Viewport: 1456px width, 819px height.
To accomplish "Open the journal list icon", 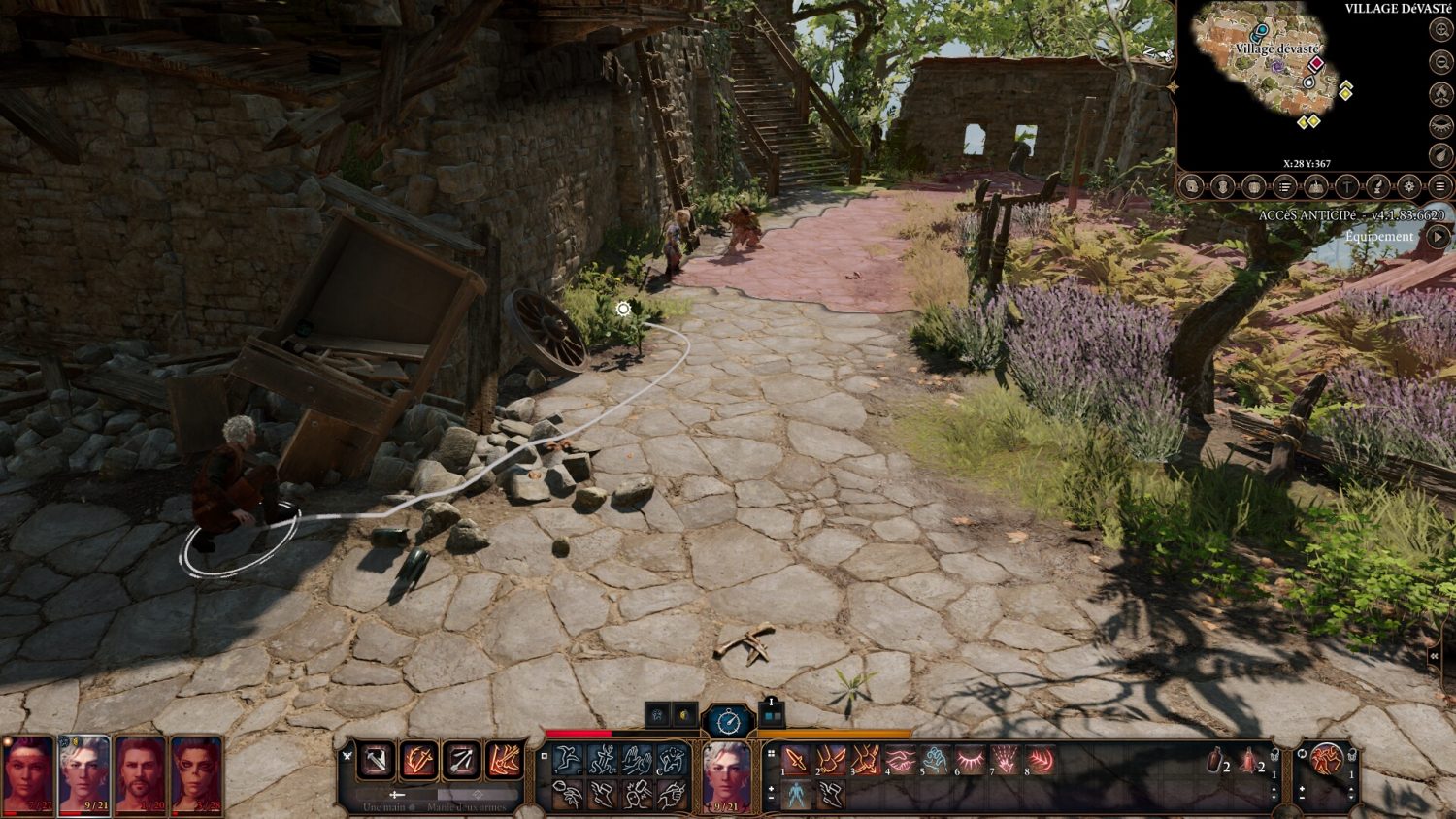I will (1285, 186).
